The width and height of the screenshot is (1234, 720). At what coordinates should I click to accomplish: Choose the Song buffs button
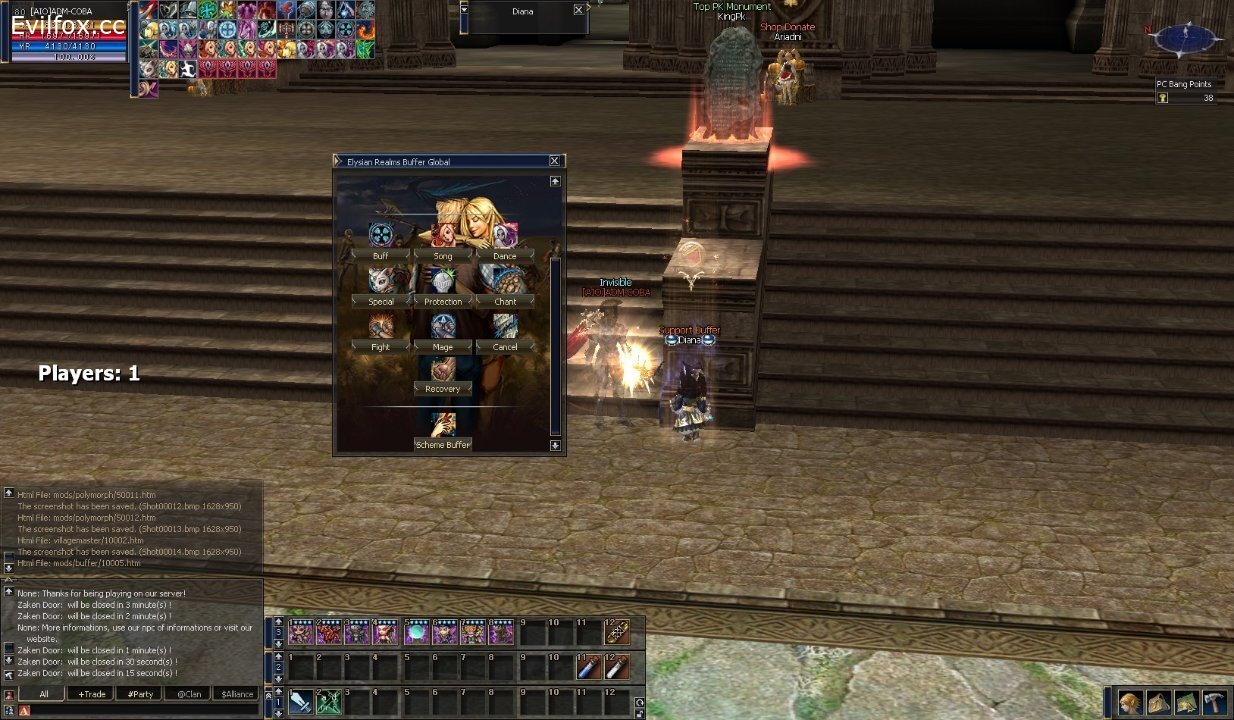(x=443, y=256)
